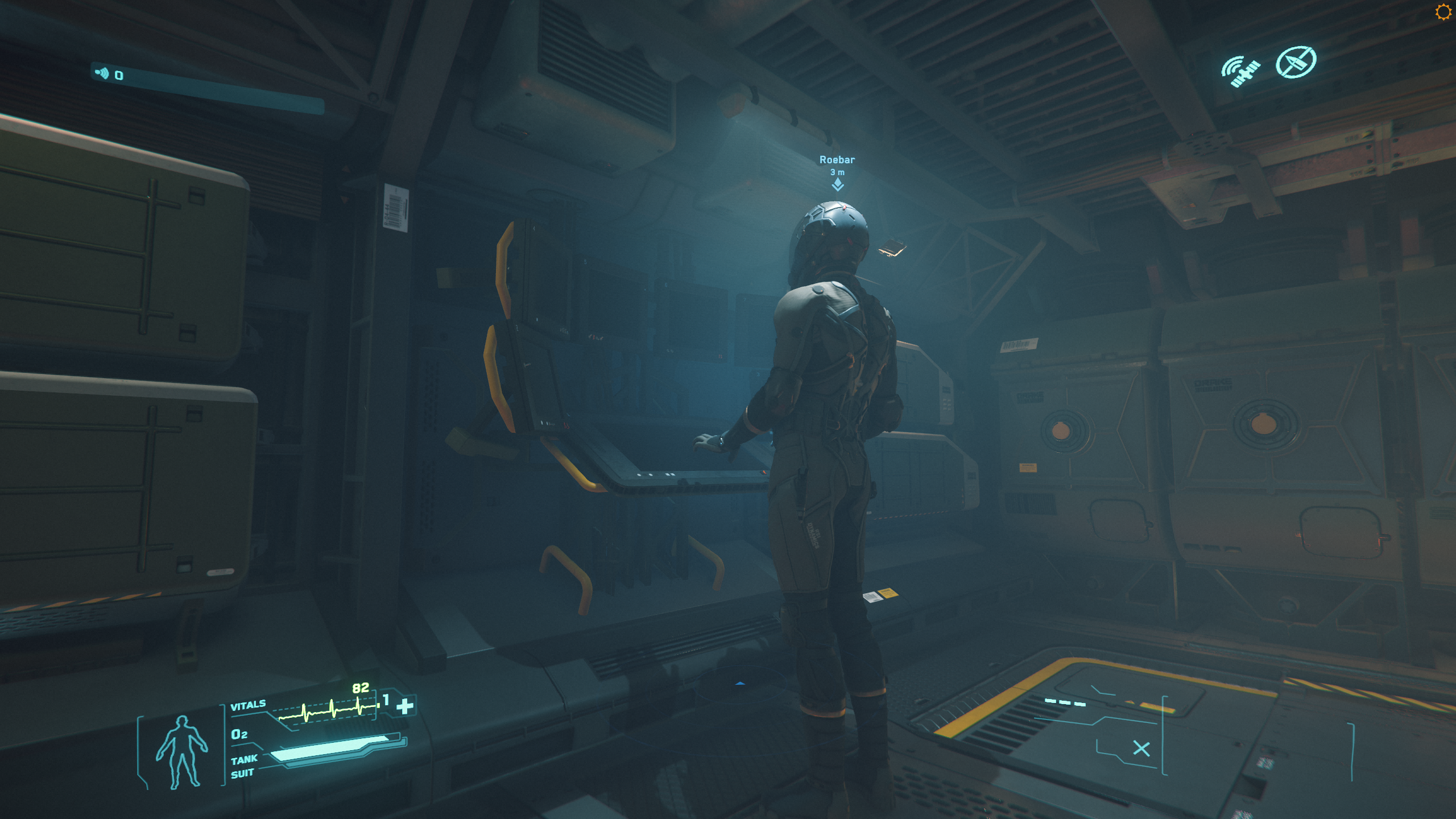Click the voice chat speaker indicator
Viewport: 1456px width, 819px height.
pos(102,73)
